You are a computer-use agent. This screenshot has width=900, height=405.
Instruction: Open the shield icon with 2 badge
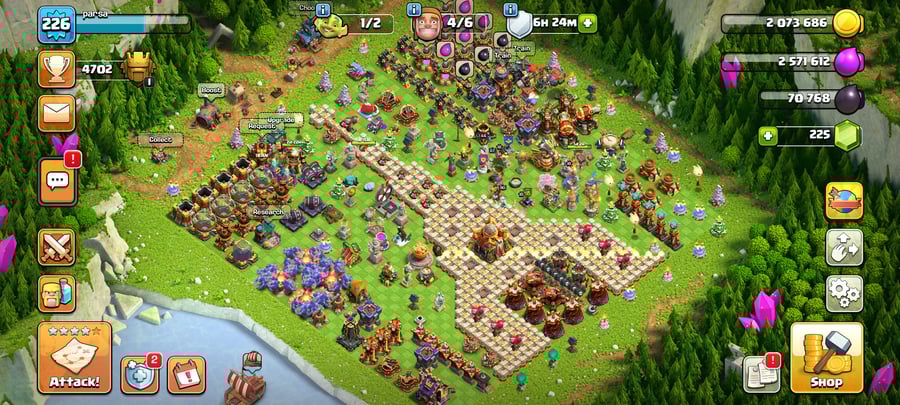139,374
